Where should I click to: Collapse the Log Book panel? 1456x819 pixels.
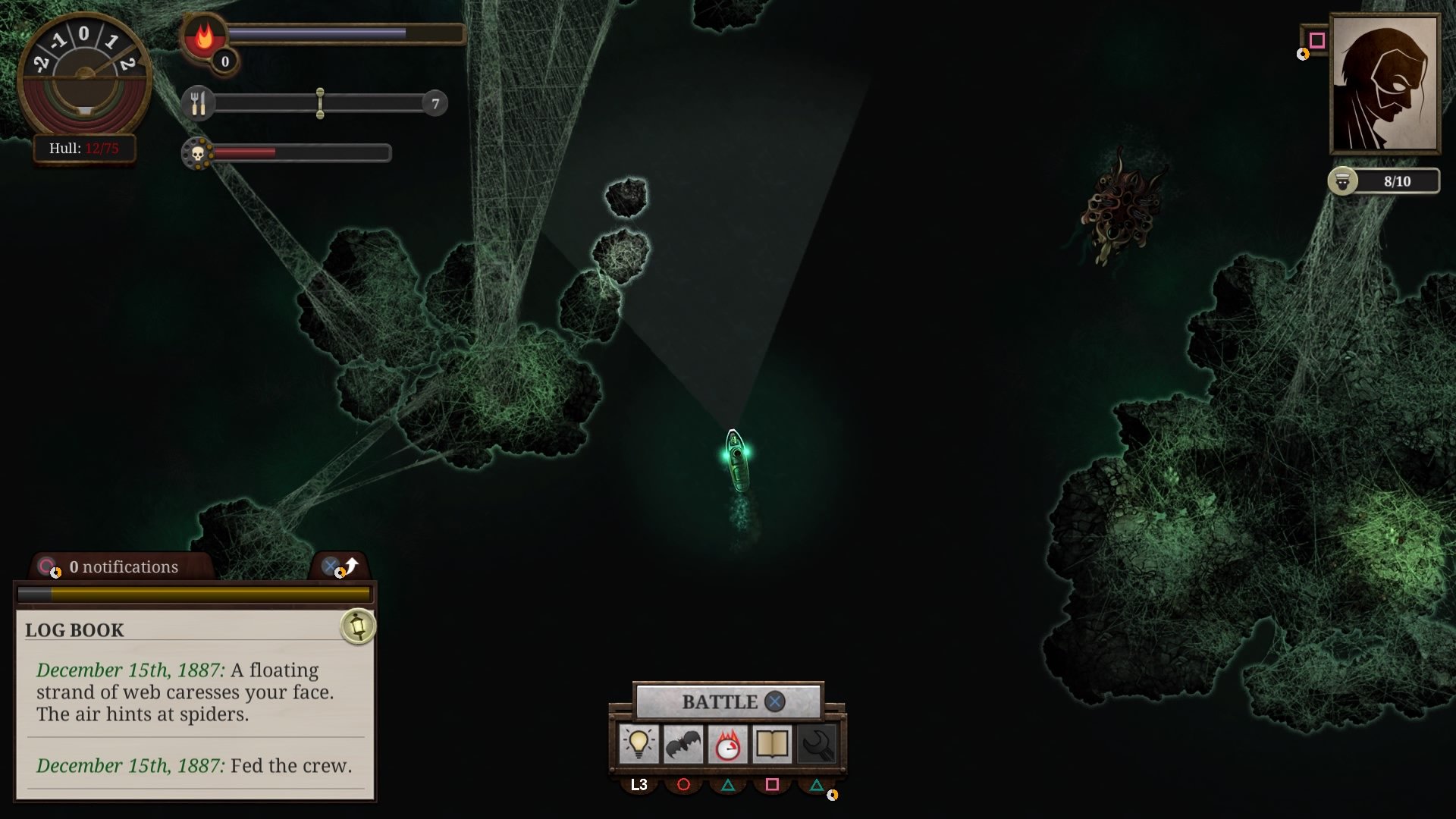coord(331,566)
